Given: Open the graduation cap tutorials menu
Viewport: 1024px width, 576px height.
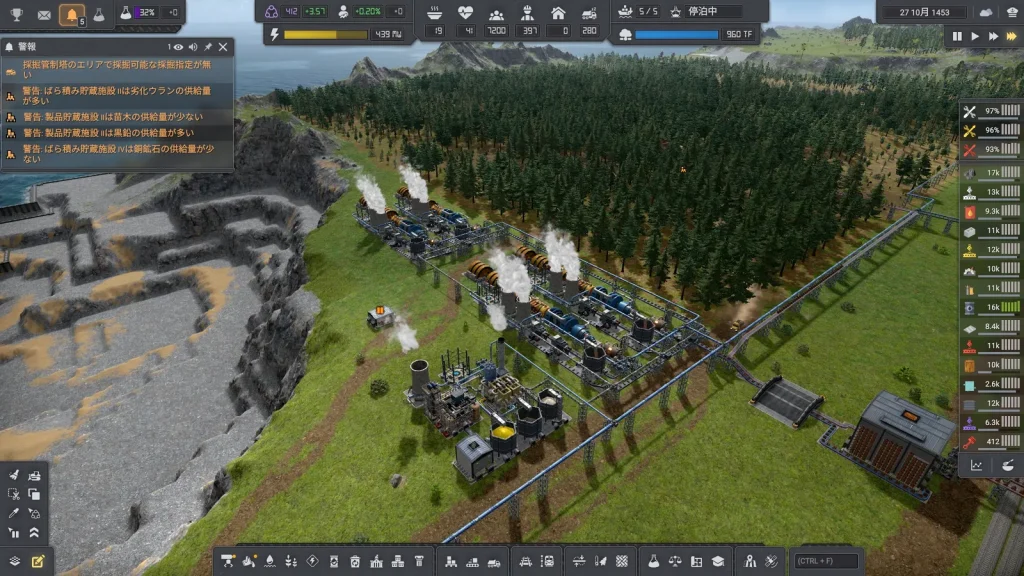Looking at the screenshot, I should pos(717,561).
